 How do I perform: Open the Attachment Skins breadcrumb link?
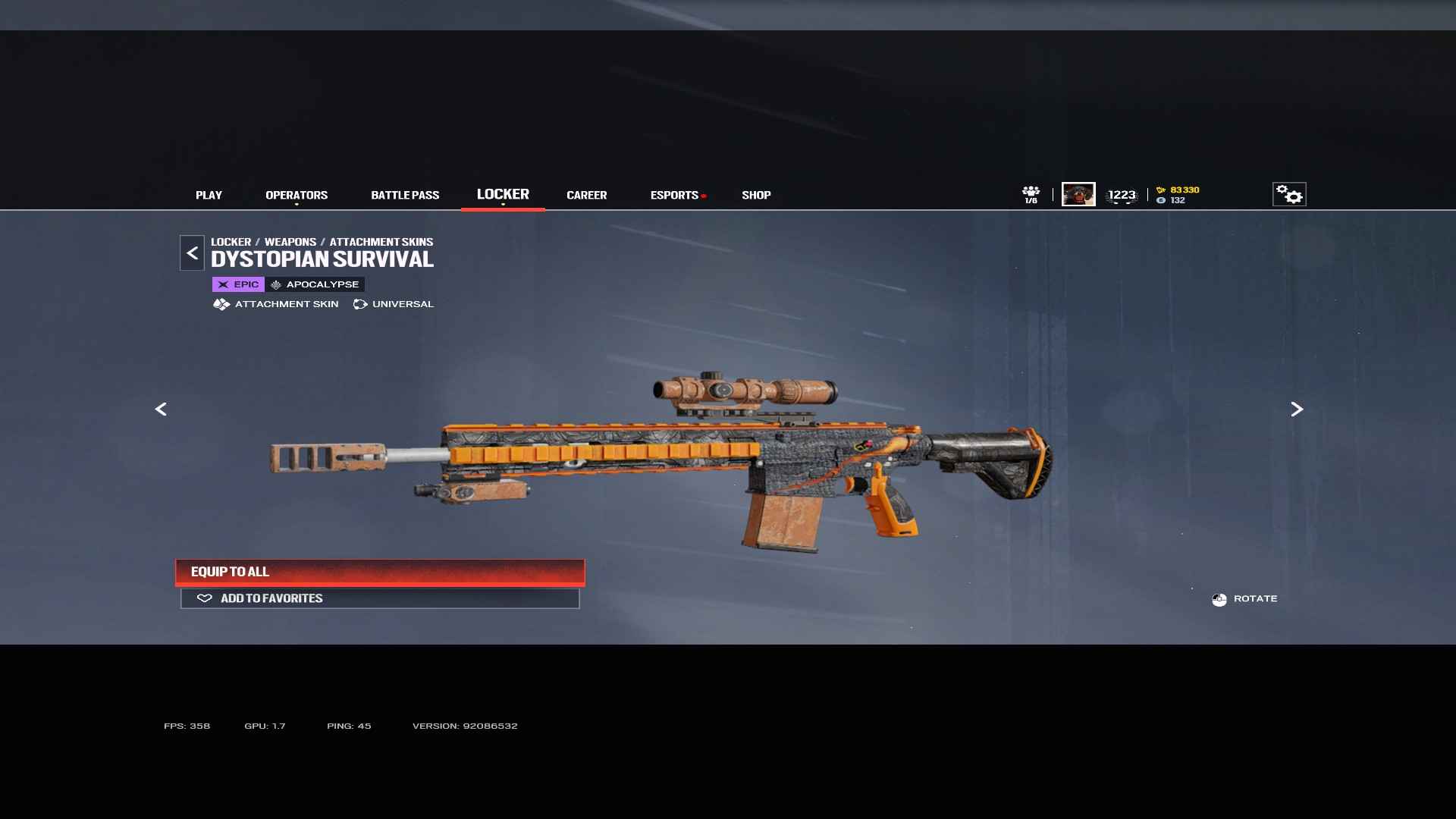pyautogui.click(x=381, y=242)
